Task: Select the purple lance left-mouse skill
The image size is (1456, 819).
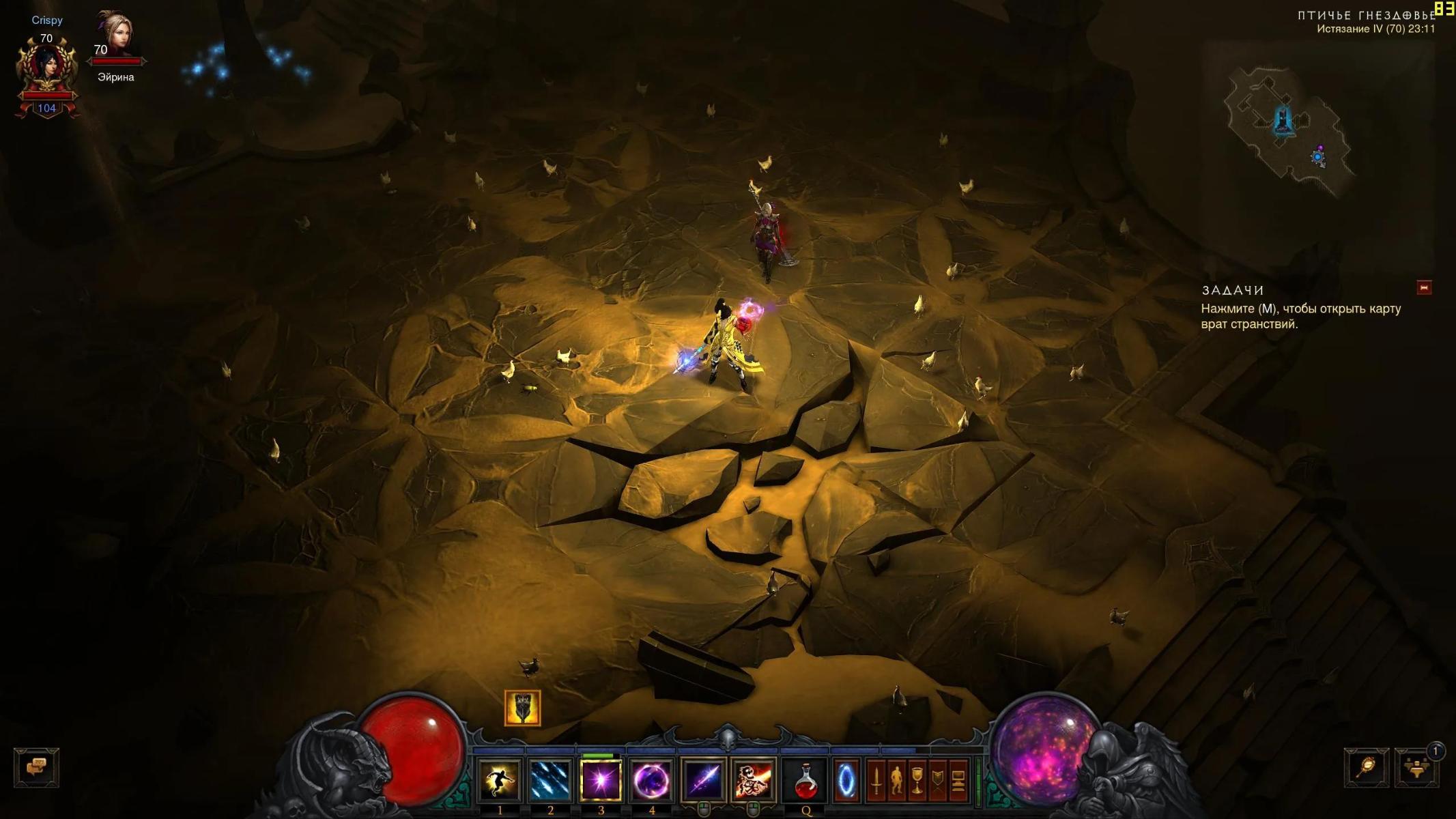Action: [703, 780]
